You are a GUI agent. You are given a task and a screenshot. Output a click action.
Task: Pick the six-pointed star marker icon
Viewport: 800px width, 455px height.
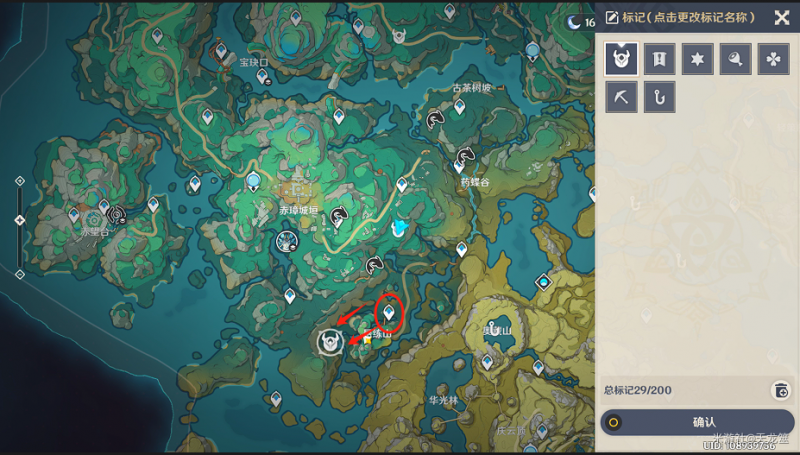coord(697,59)
